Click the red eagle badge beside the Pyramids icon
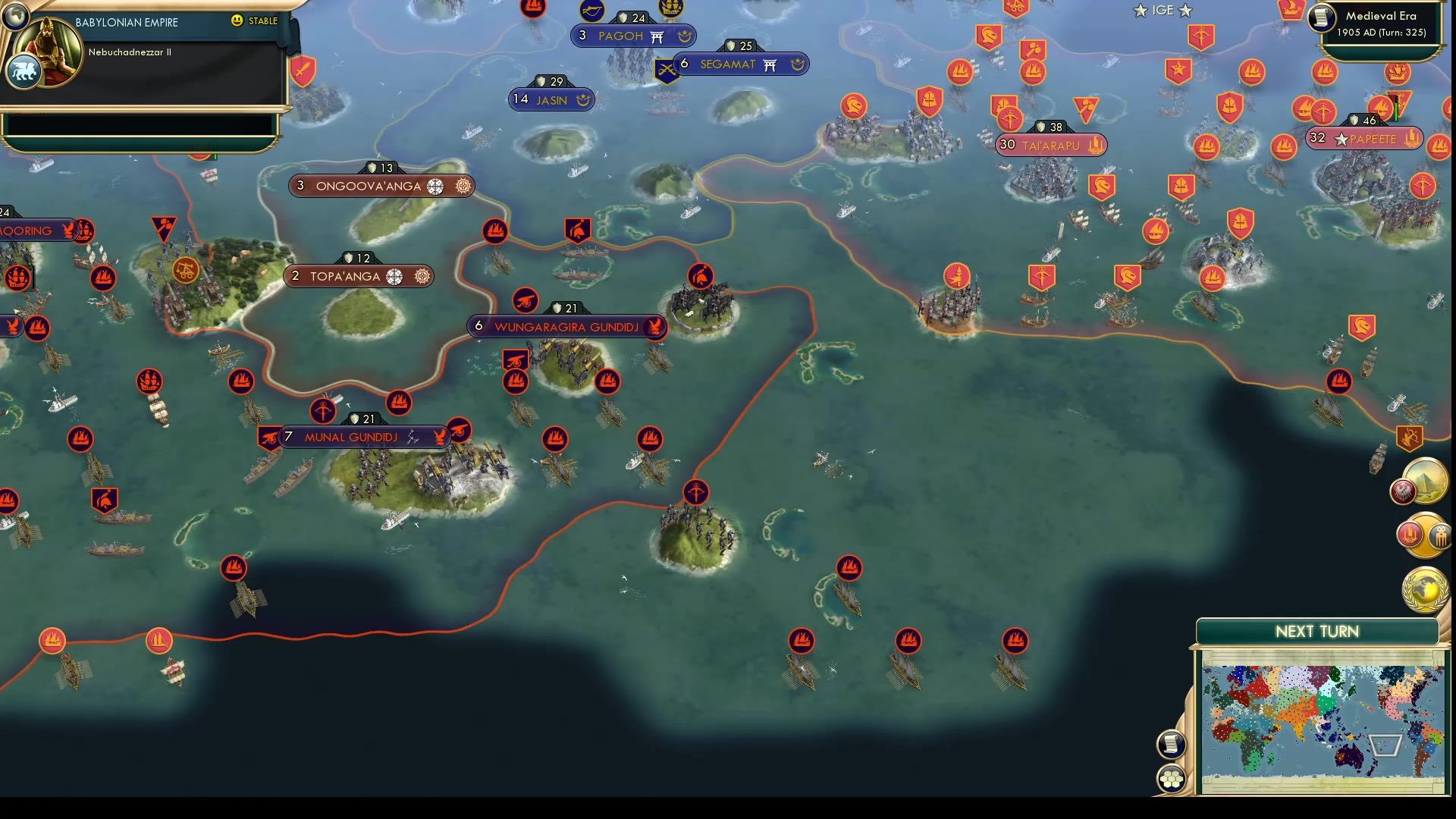The image size is (1456, 819). [1403, 491]
